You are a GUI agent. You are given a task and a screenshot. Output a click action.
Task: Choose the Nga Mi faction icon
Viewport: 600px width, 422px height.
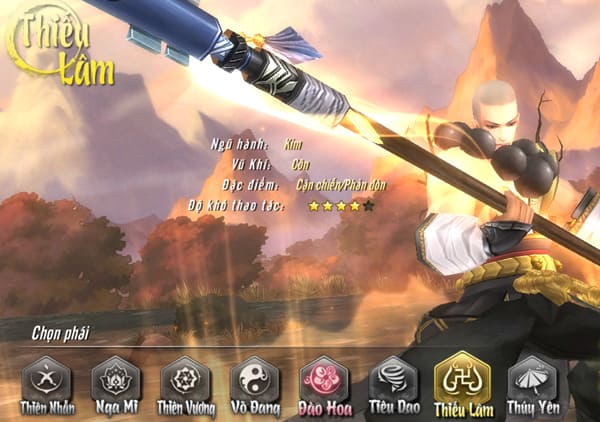pos(116,380)
